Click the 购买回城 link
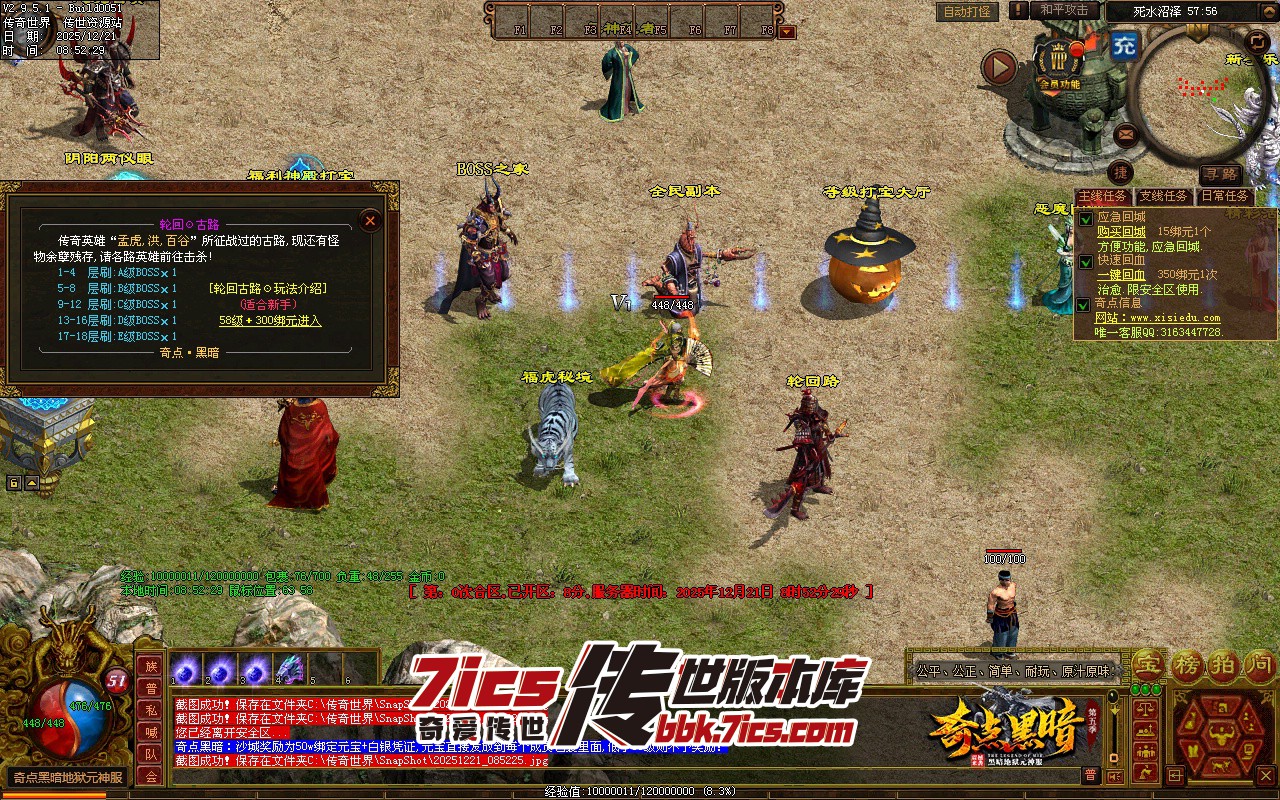Screen dimensions: 1280x800 click(x=1121, y=231)
